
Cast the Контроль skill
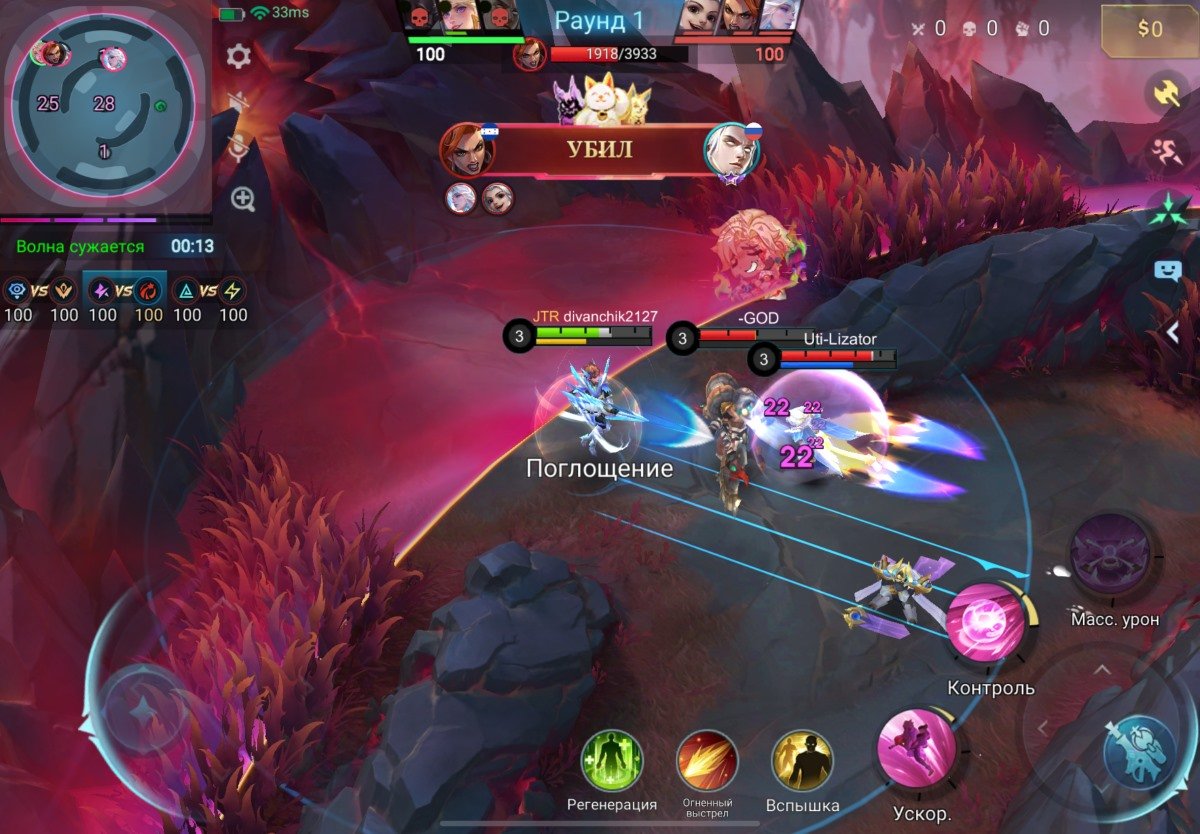coord(986,622)
